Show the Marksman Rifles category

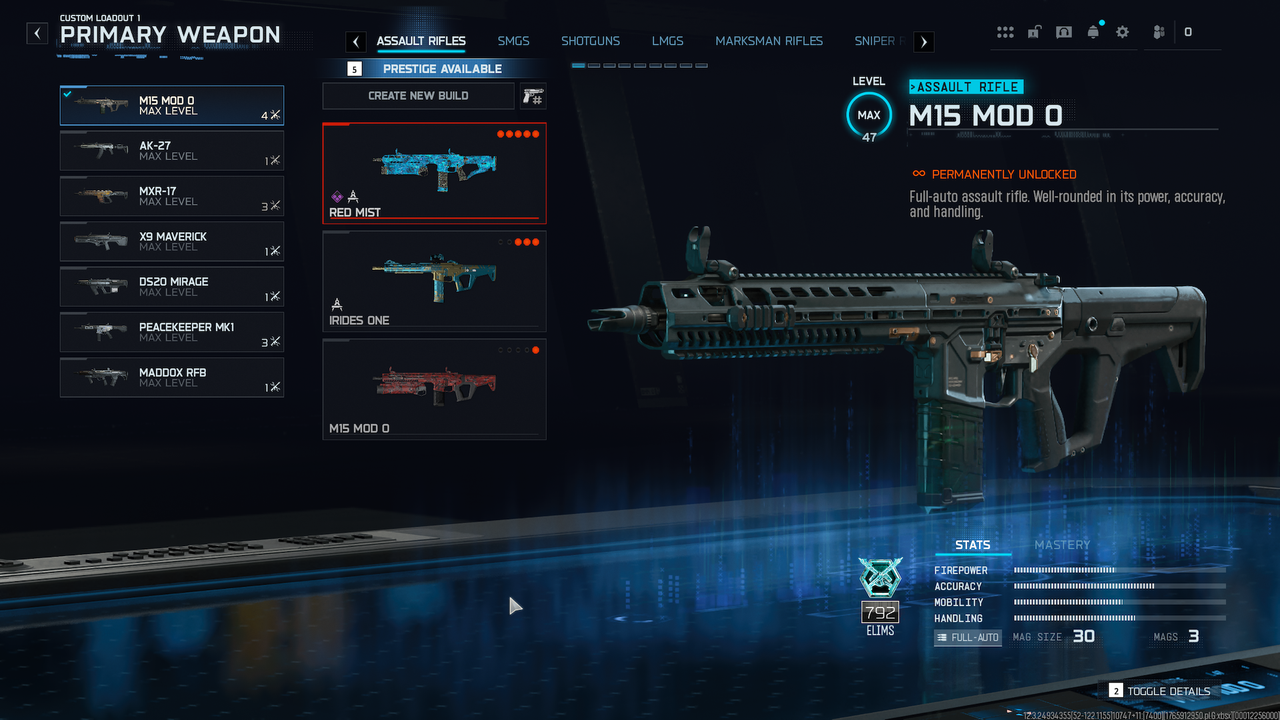pos(769,41)
